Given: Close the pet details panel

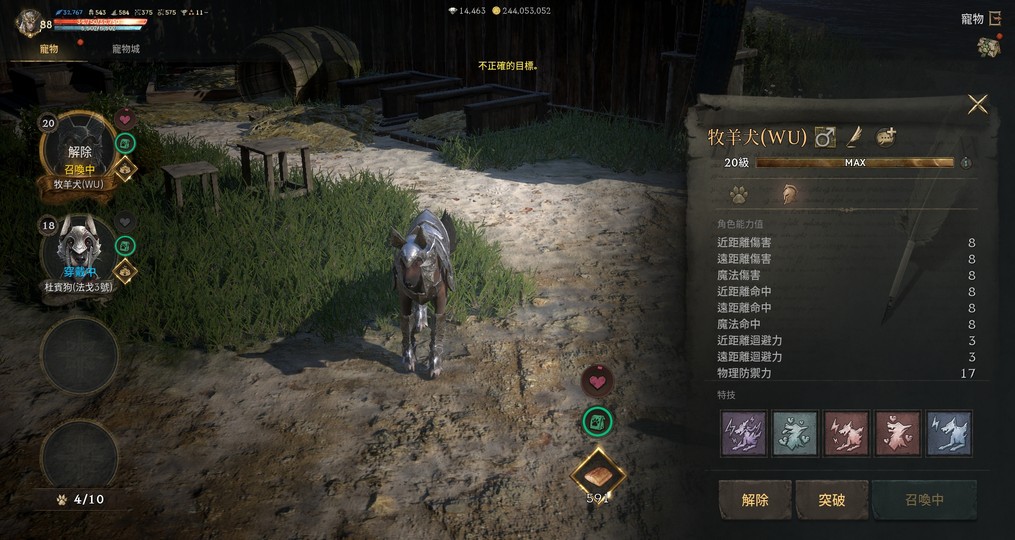Looking at the screenshot, I should 977,104.
